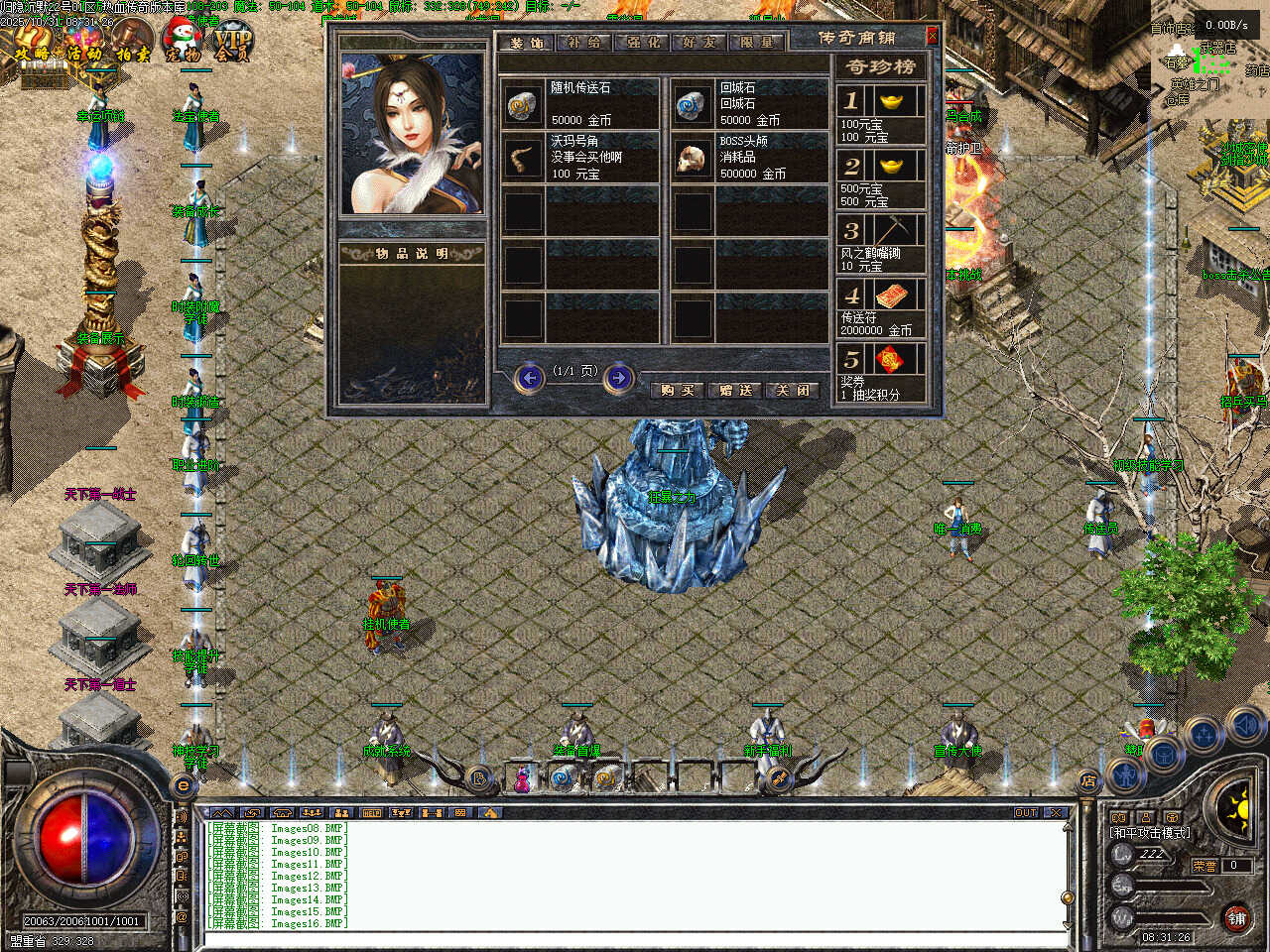1270x952 pixels.
Task: Open the VIP 会员 menu
Action: point(233,45)
